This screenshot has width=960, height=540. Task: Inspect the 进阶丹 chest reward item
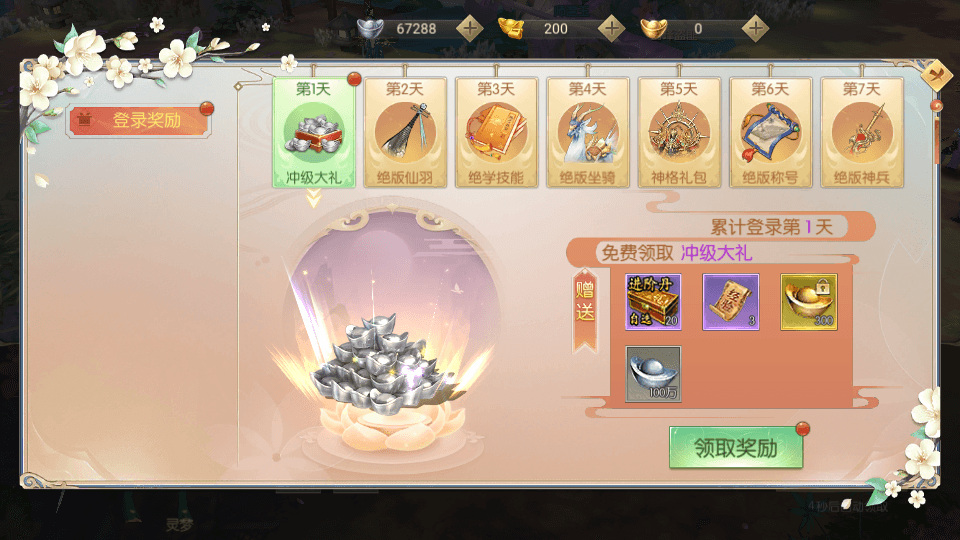653,302
